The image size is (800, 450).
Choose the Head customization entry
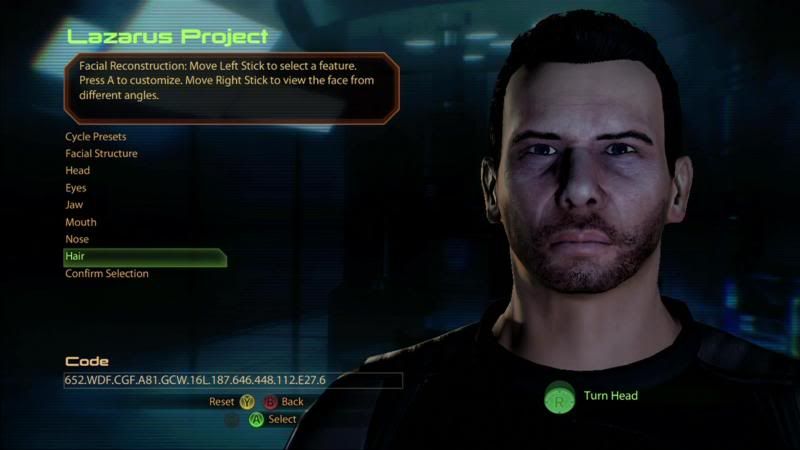(78, 171)
